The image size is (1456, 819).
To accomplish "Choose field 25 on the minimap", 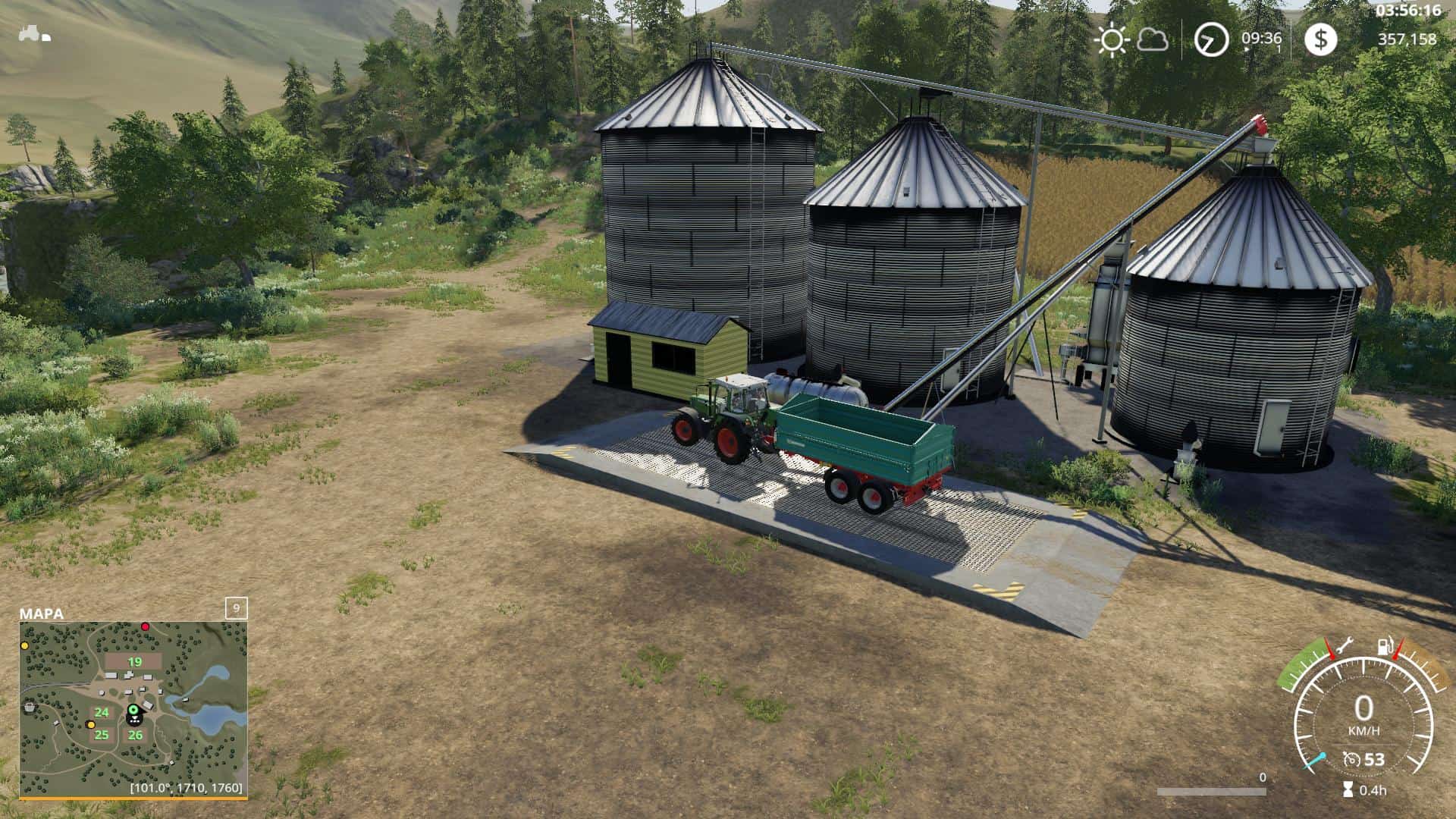I will [102, 735].
